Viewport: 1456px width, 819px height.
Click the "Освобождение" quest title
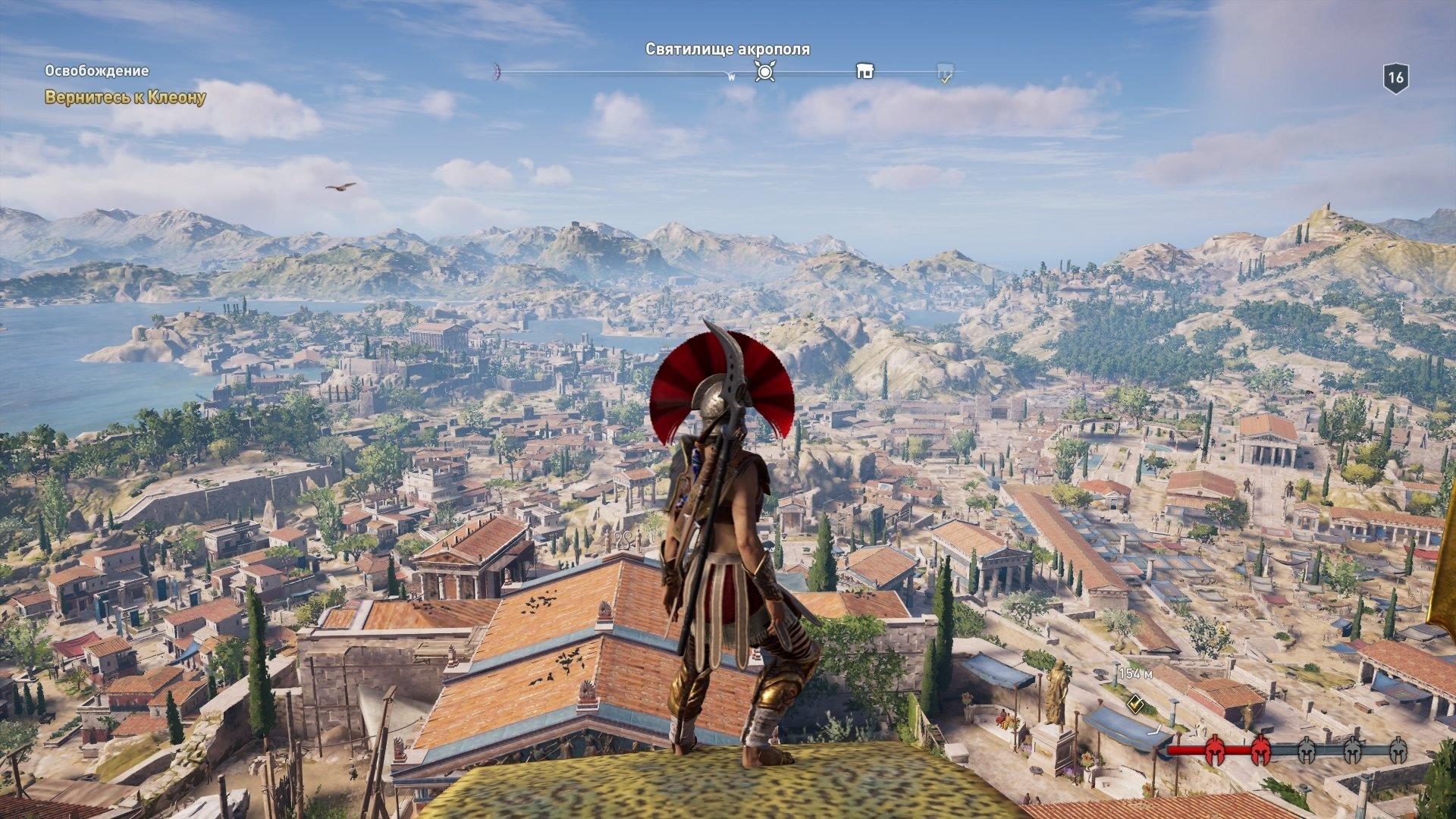(x=96, y=71)
